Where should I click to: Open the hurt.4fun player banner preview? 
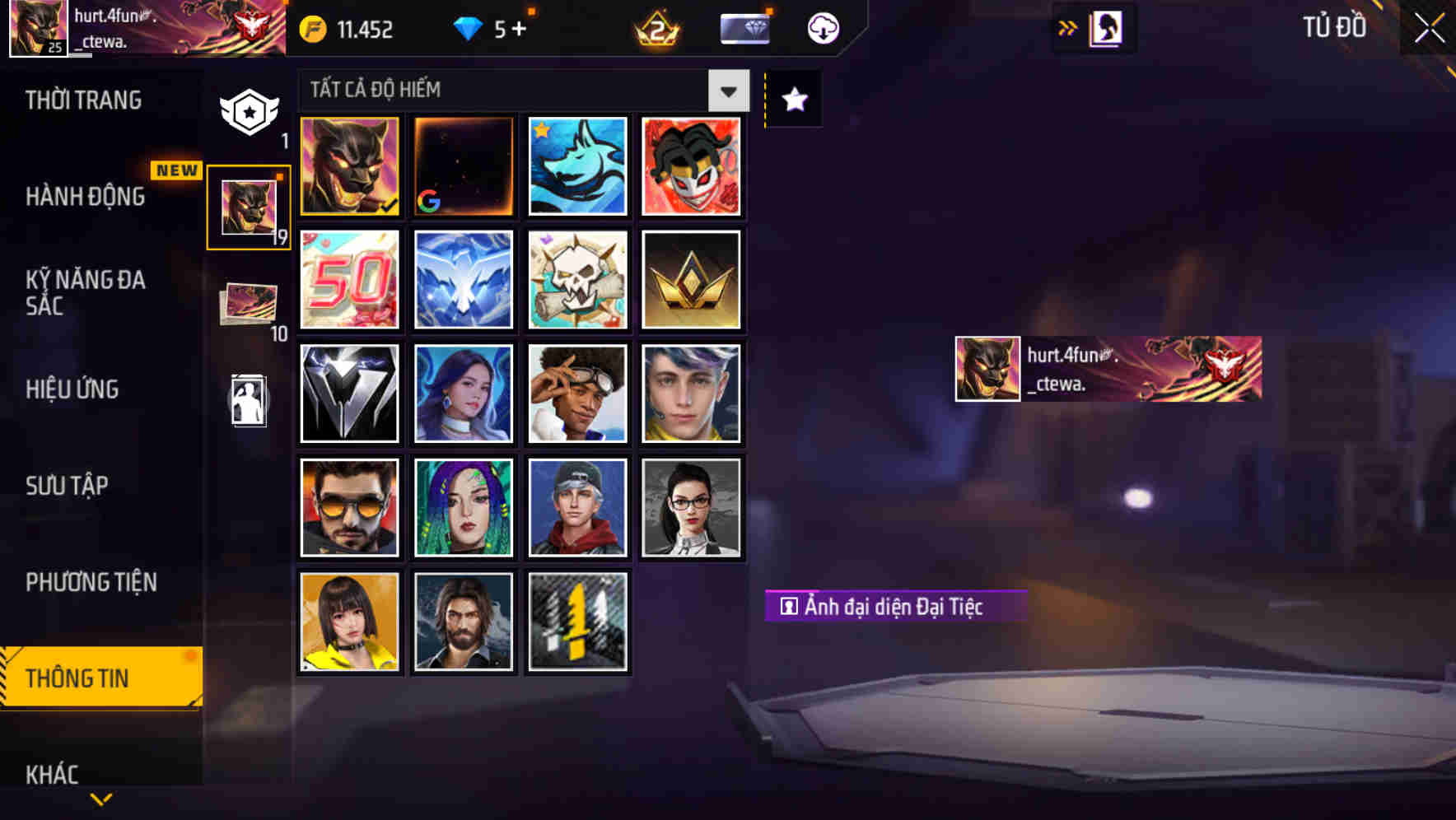[x=1108, y=368]
